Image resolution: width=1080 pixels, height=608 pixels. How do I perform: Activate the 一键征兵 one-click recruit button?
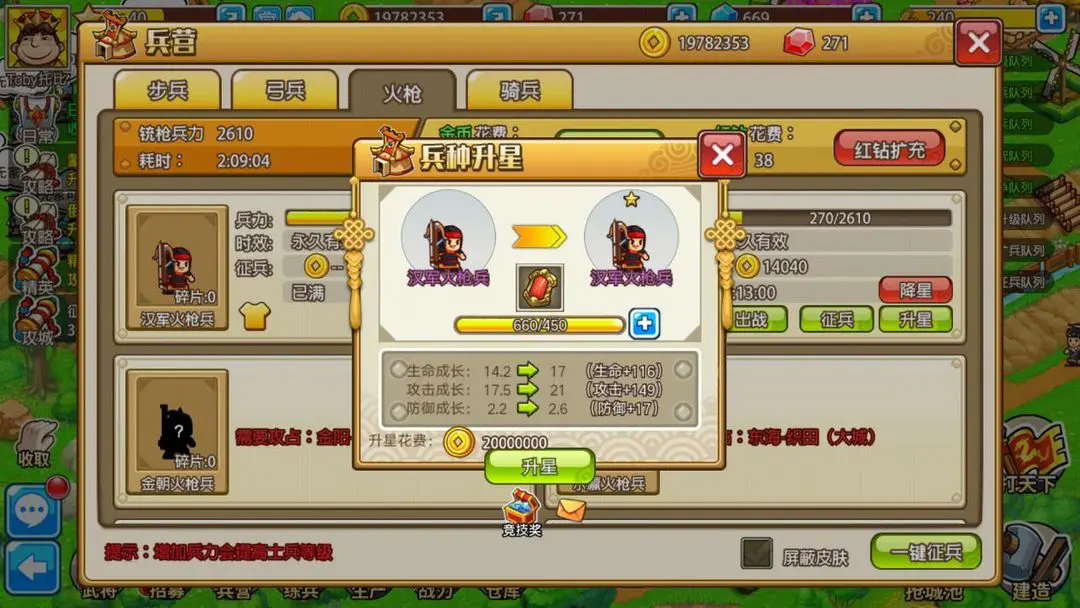click(925, 551)
